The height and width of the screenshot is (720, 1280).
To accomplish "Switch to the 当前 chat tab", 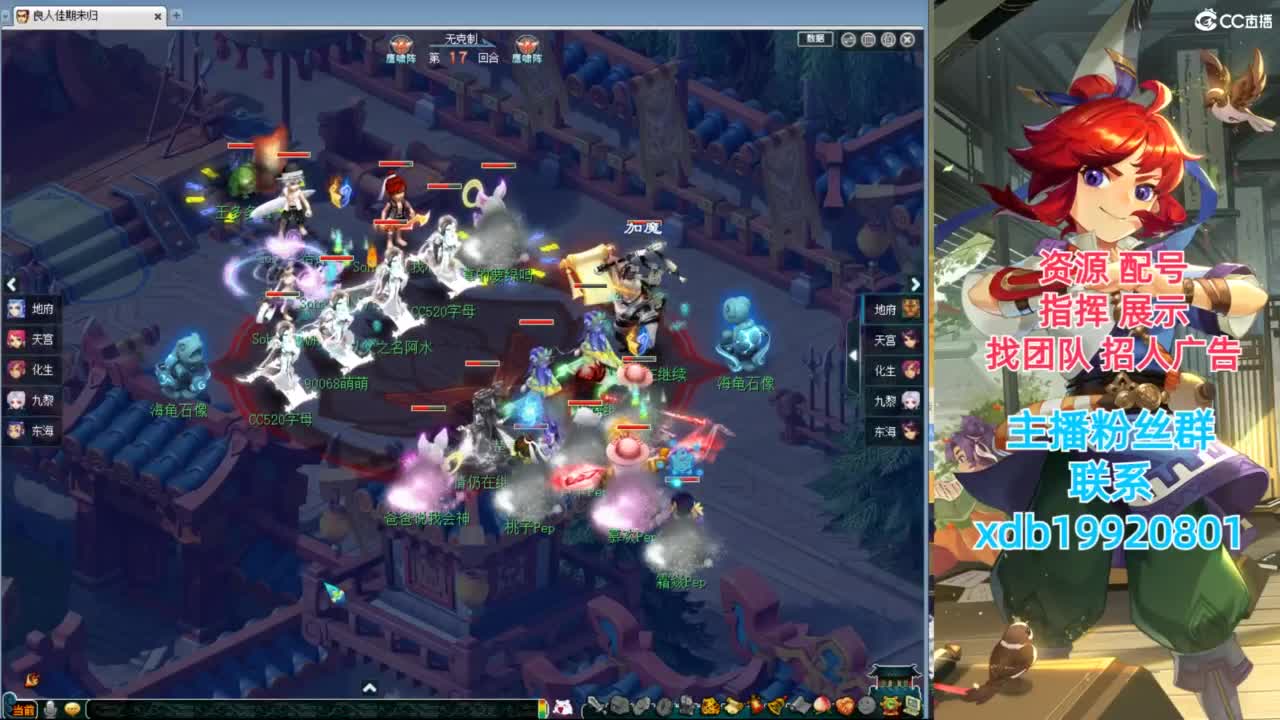I will pyautogui.click(x=25, y=708).
